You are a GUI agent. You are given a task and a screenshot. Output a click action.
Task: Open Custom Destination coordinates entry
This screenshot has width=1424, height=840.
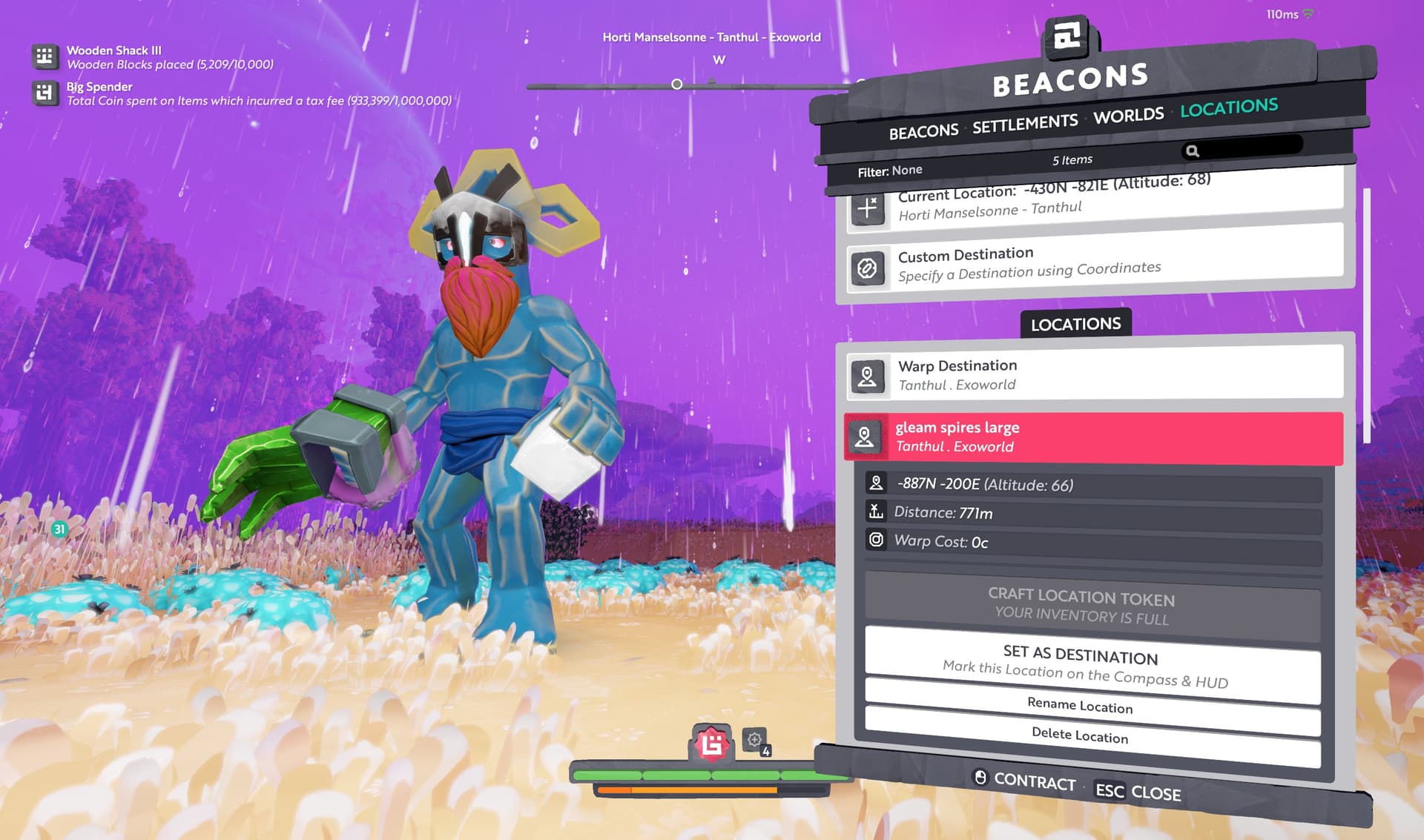pos(1094,265)
